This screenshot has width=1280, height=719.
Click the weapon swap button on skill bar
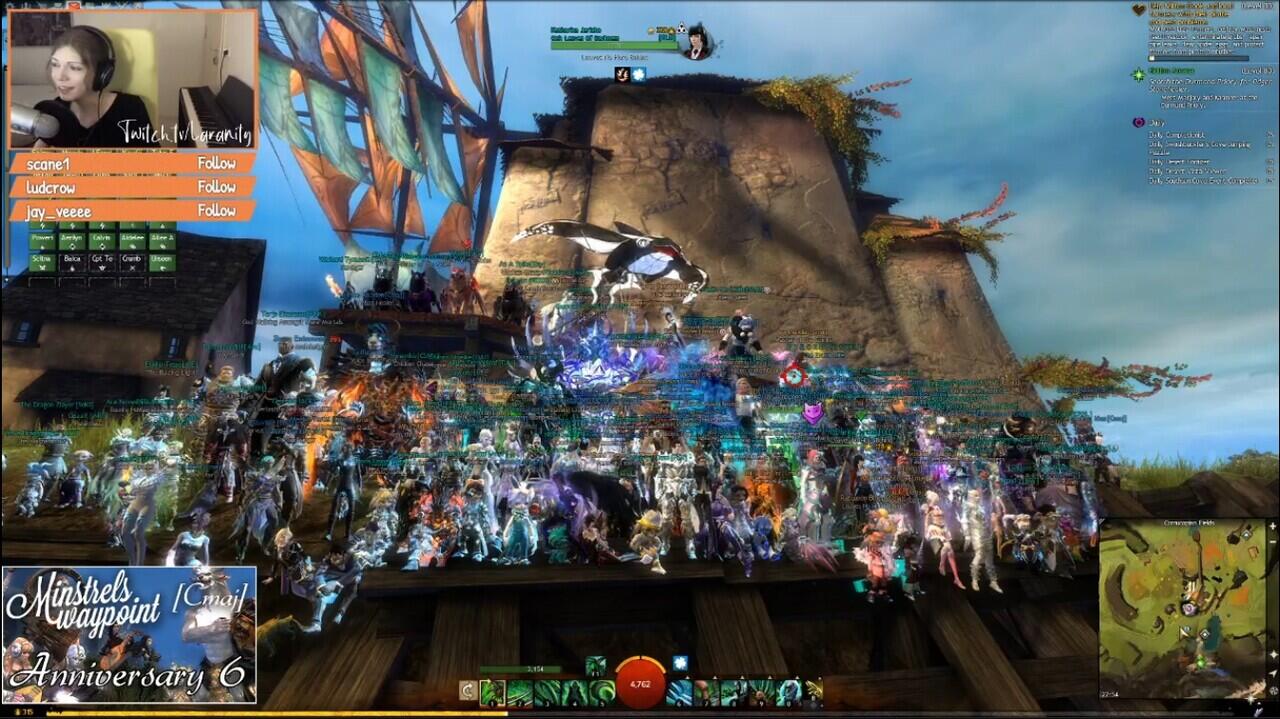pyautogui.click(x=468, y=691)
